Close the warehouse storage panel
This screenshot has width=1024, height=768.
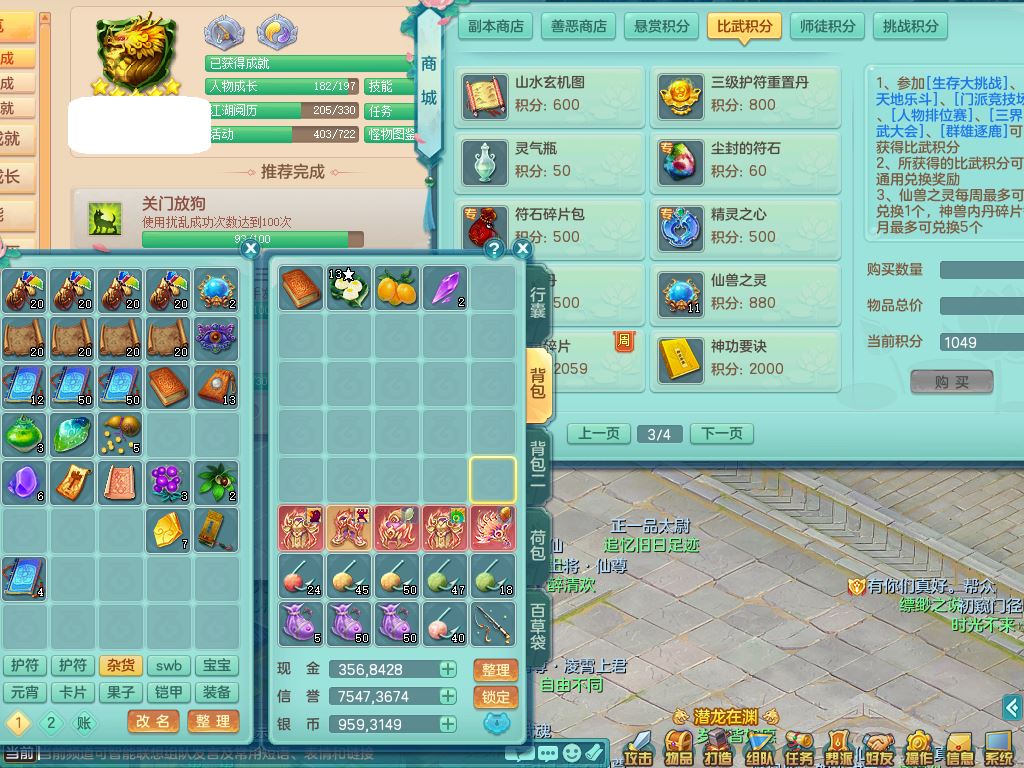coord(251,248)
